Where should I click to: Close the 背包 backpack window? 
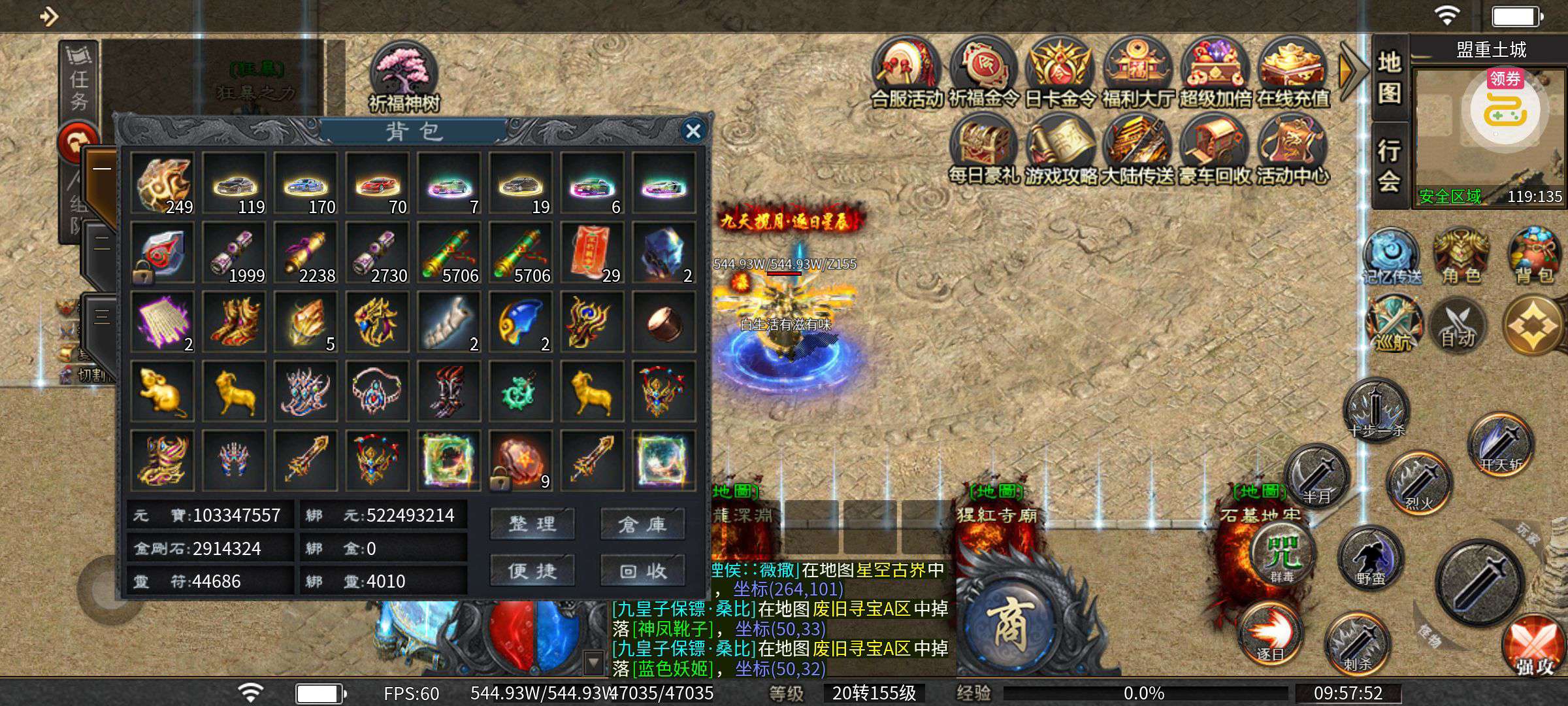(693, 131)
